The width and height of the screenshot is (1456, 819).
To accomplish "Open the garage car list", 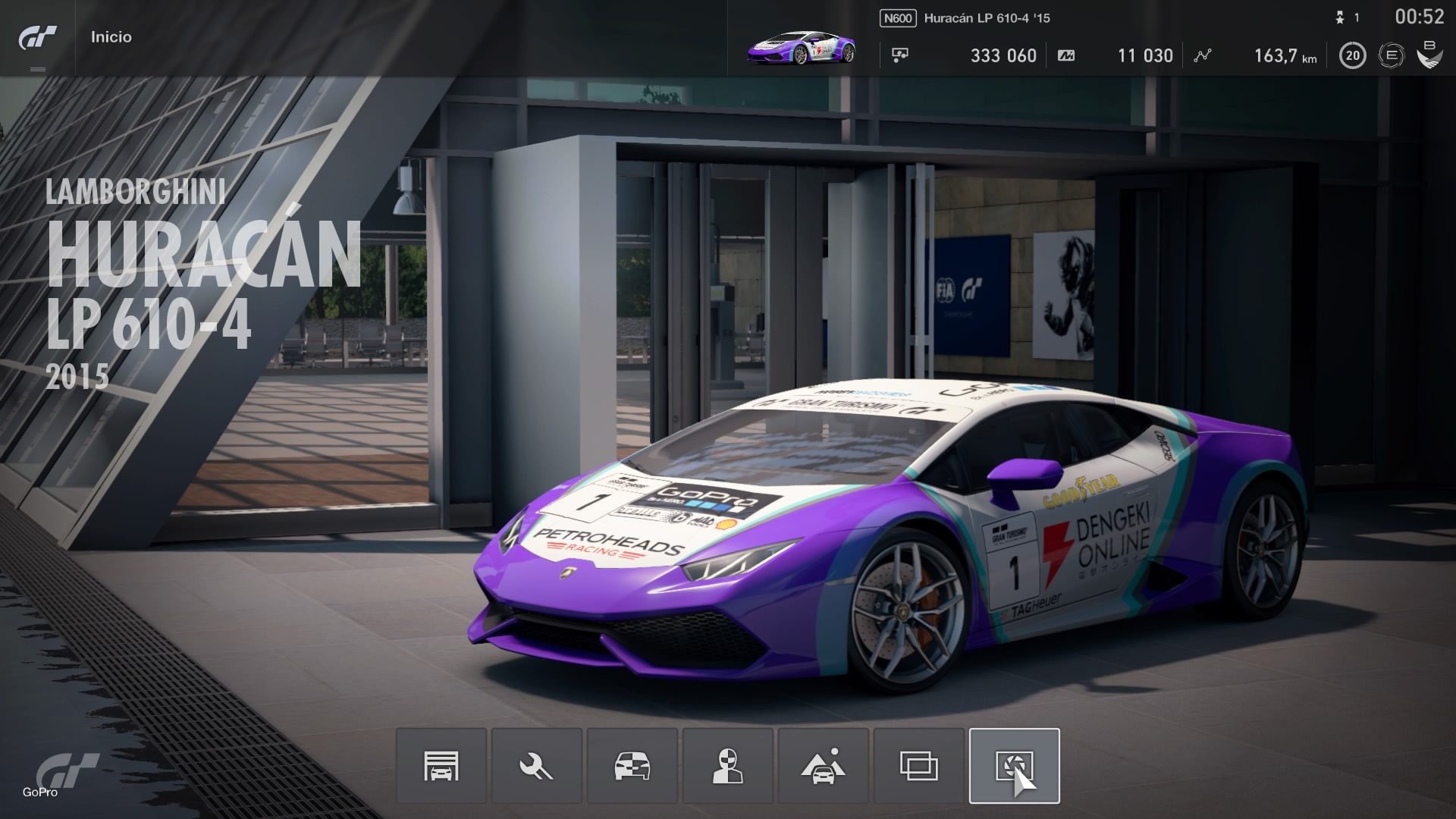I will coord(441,766).
